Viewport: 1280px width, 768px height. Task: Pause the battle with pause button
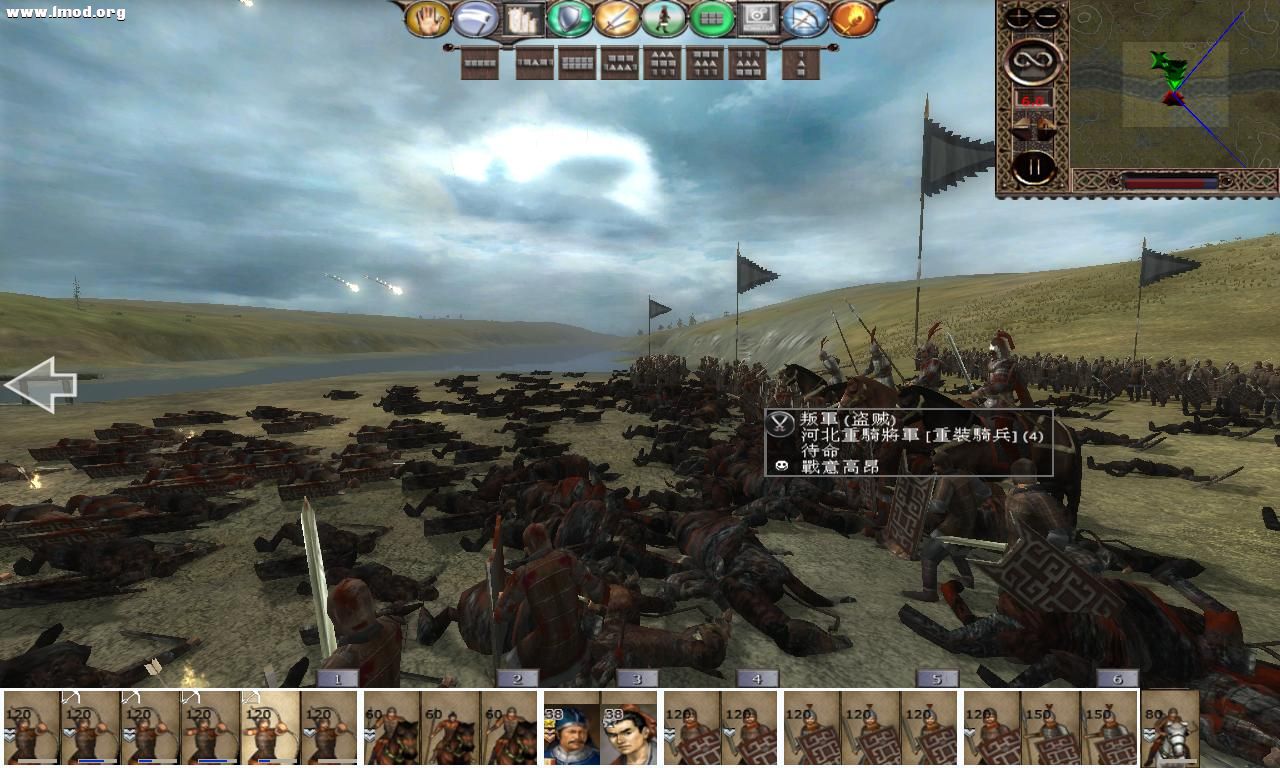[1036, 166]
